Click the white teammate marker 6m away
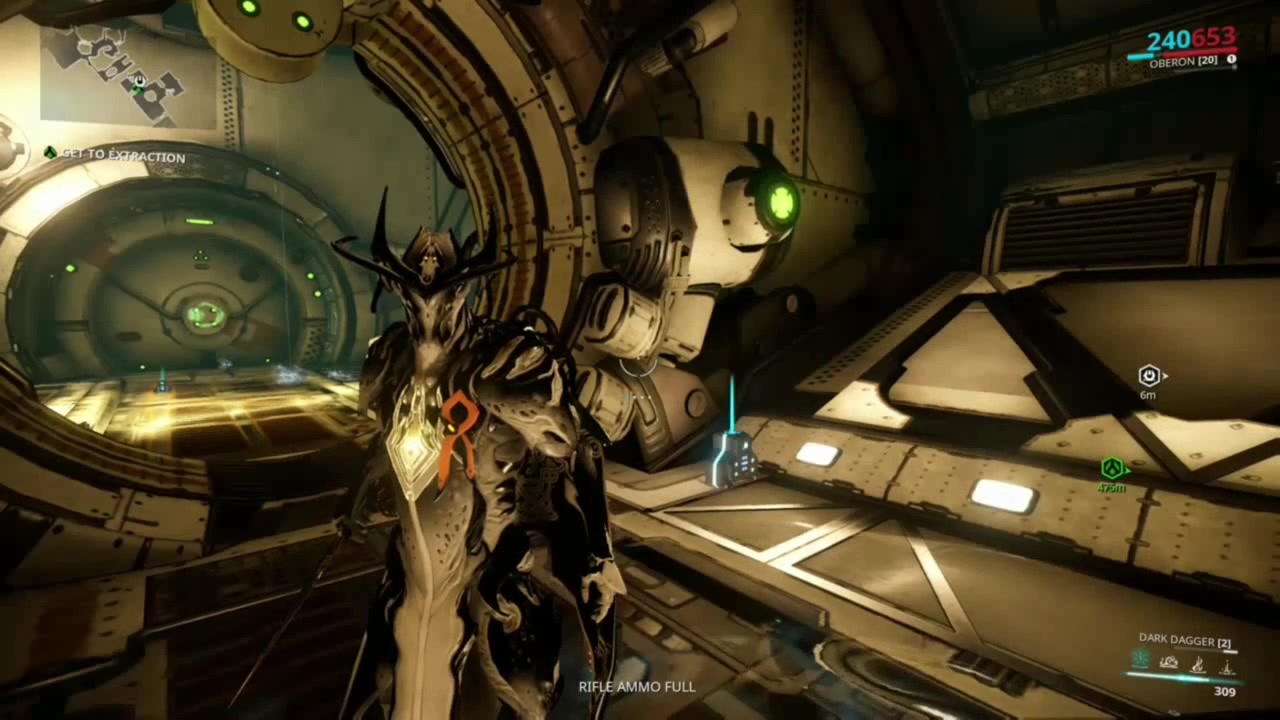 click(x=1150, y=376)
